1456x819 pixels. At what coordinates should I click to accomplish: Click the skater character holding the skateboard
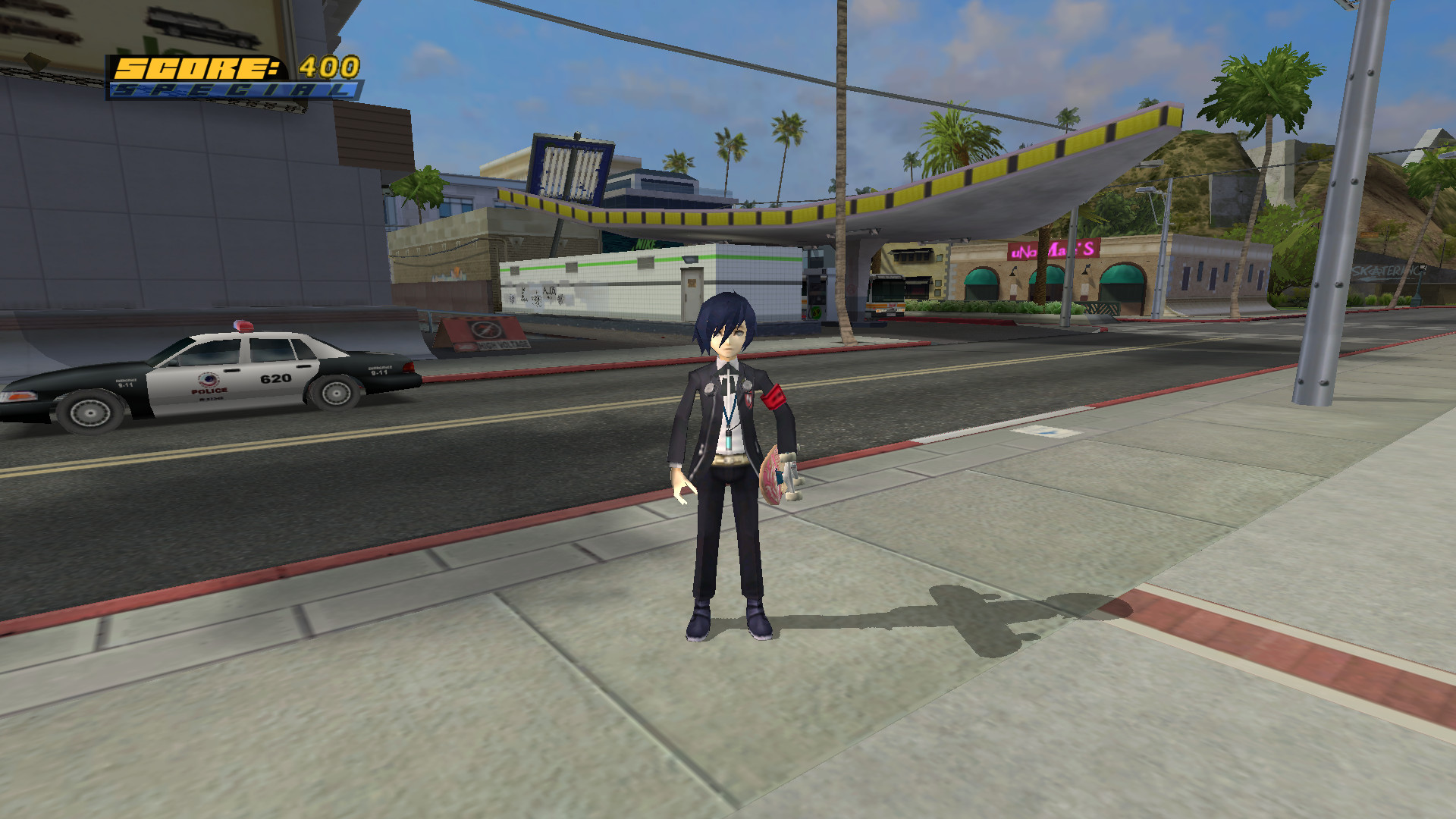(x=728, y=455)
